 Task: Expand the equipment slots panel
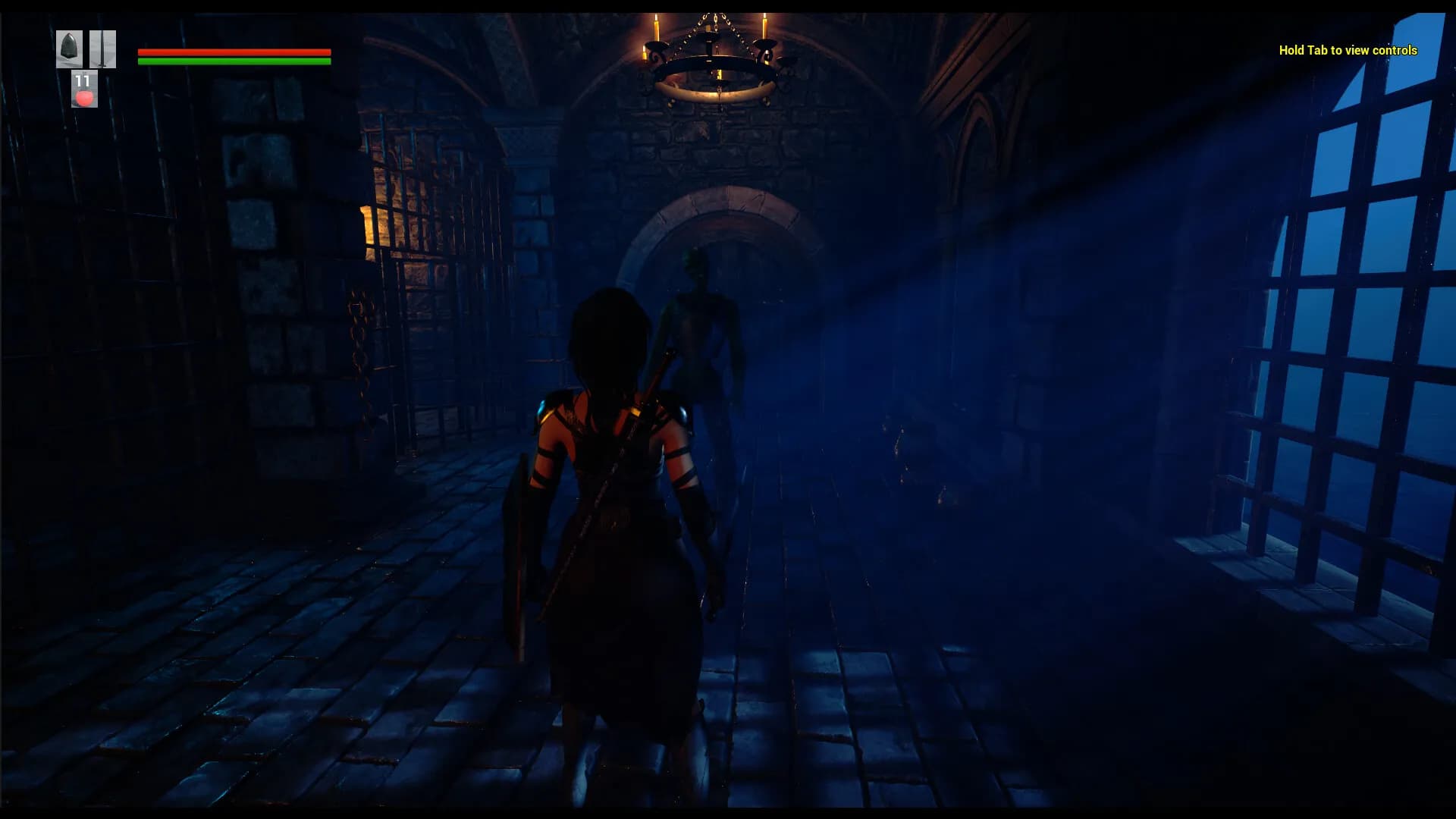tap(85, 49)
